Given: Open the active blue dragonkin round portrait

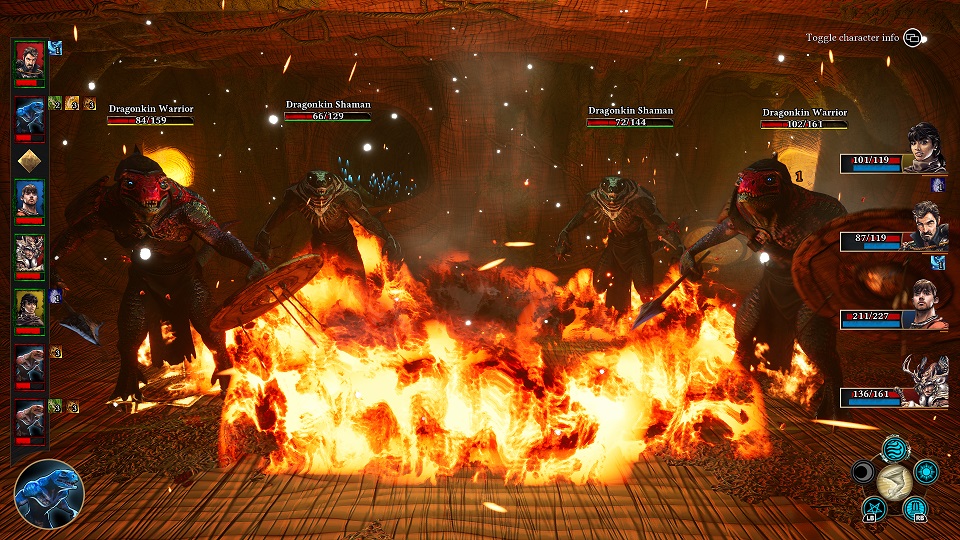Looking at the screenshot, I should coord(49,493).
